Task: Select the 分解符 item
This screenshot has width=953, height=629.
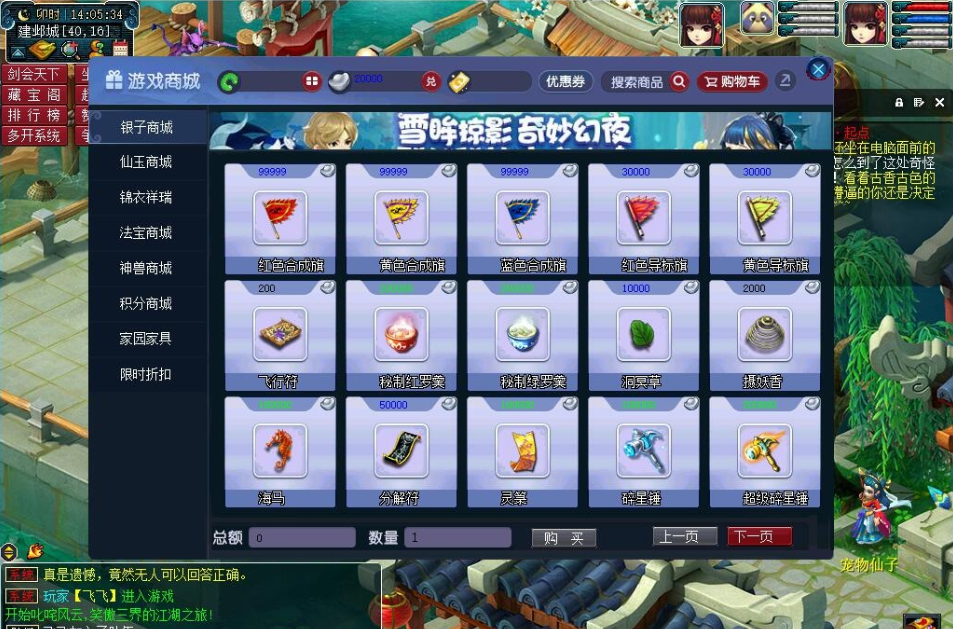Action: click(401, 451)
